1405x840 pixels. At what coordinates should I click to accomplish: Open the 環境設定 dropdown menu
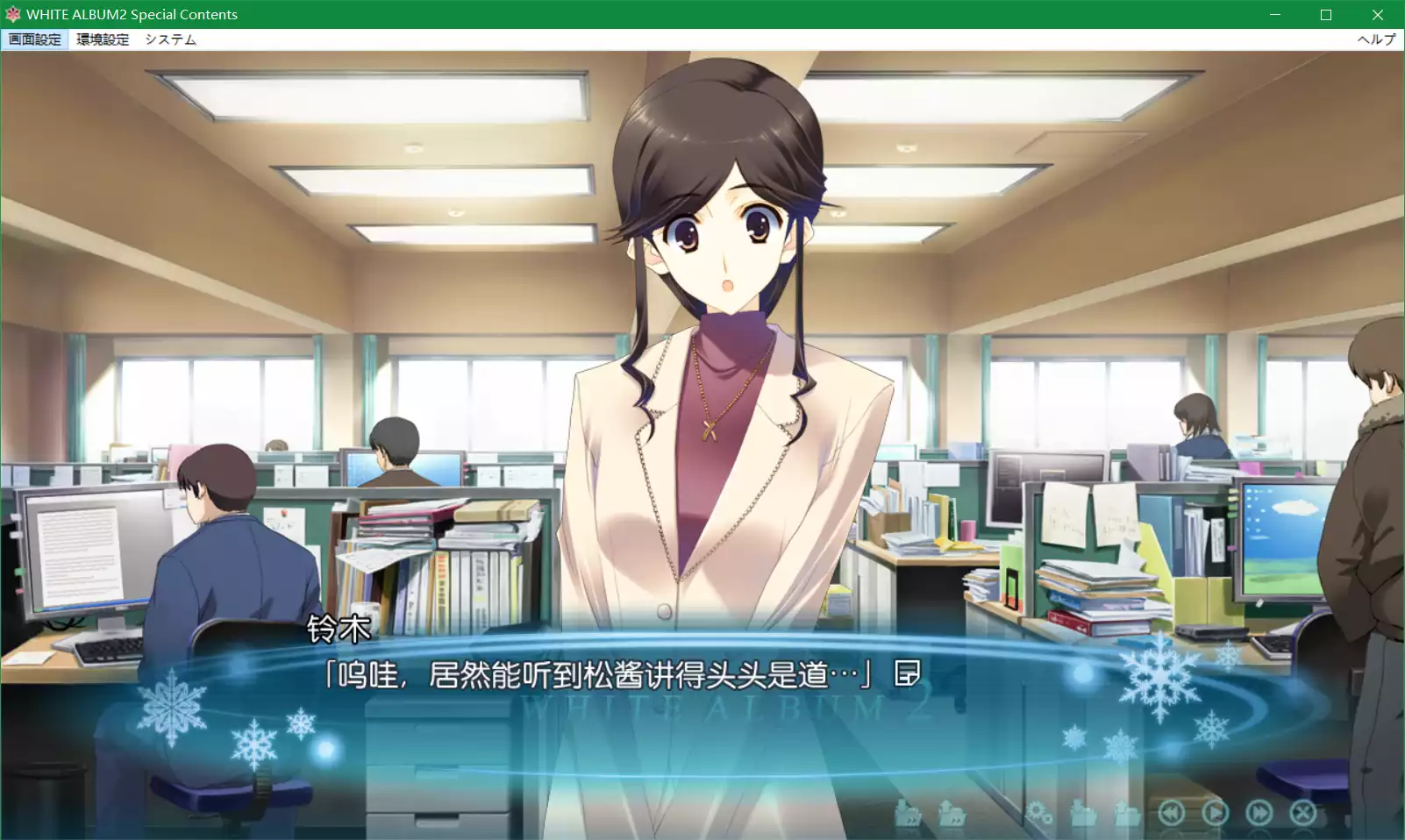click(x=101, y=39)
